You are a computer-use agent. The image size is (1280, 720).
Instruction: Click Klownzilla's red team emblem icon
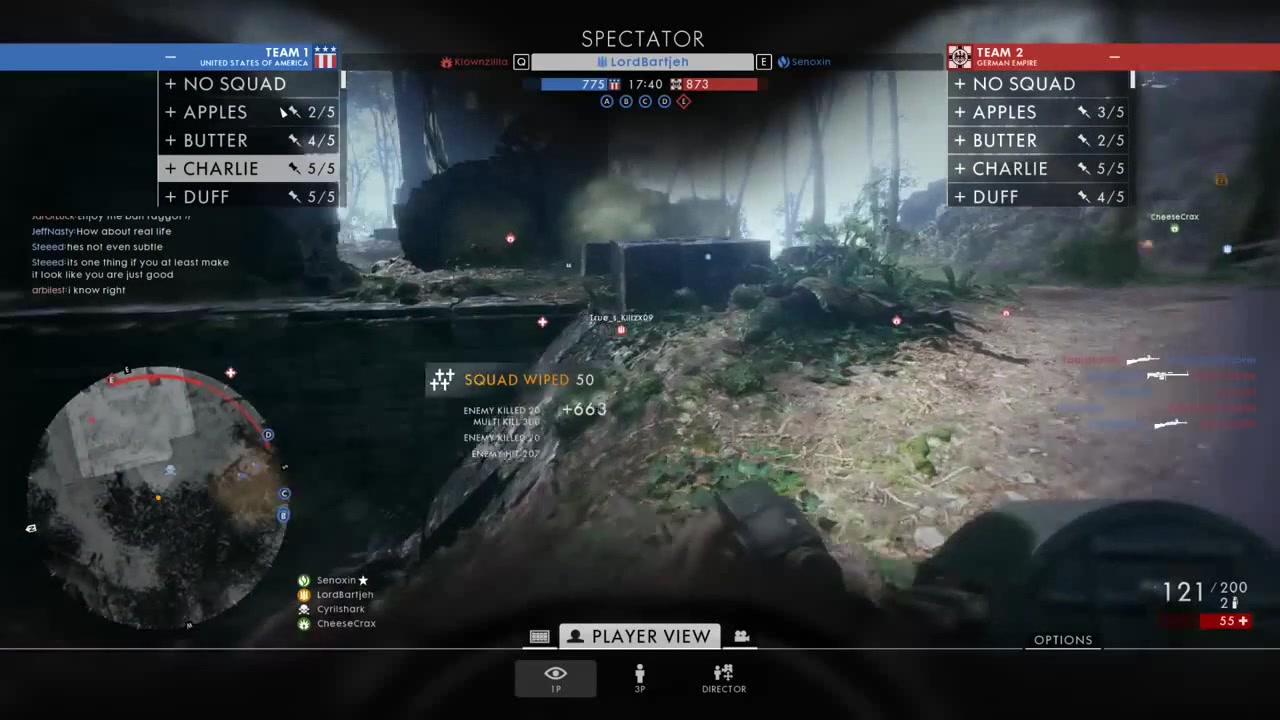click(446, 61)
